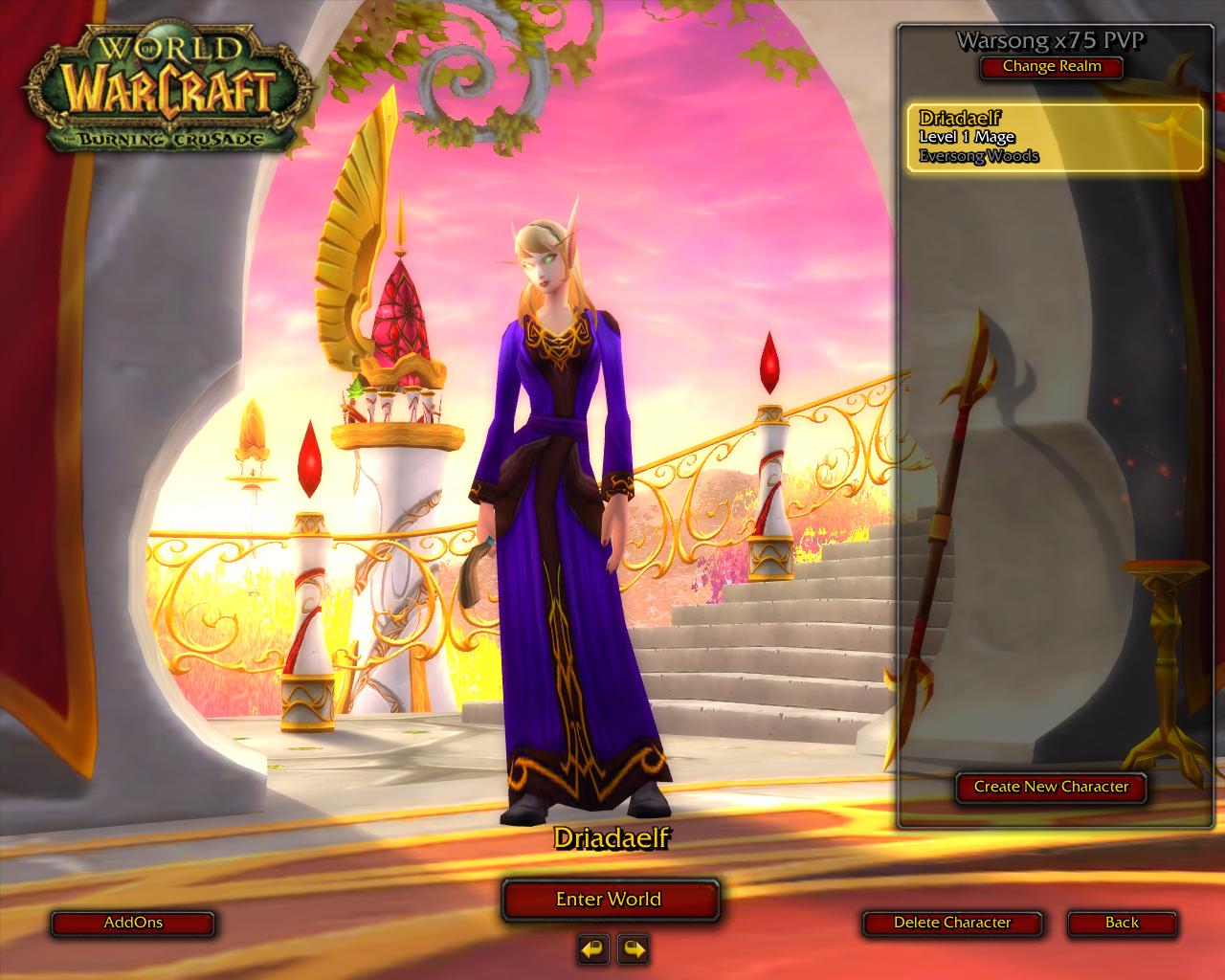Rotate character with the right arrow button
Image resolution: width=1225 pixels, height=980 pixels.
point(633,949)
